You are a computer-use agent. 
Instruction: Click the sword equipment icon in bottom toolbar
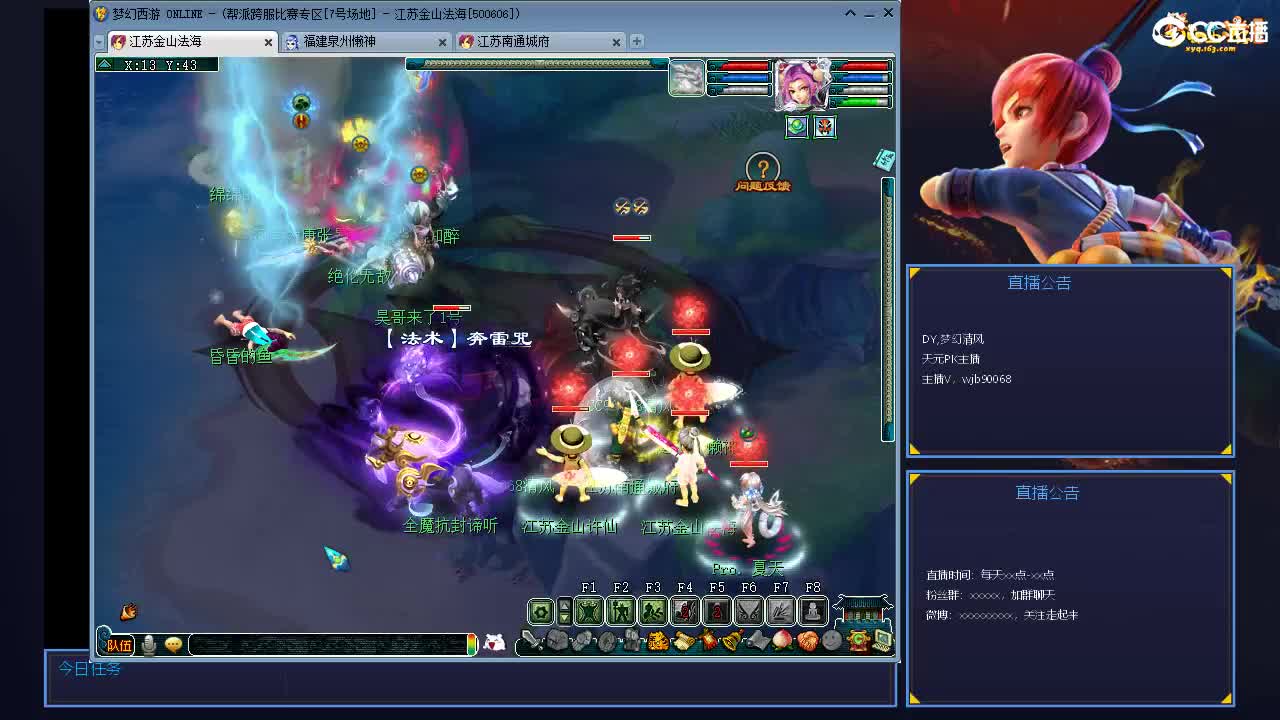point(531,640)
